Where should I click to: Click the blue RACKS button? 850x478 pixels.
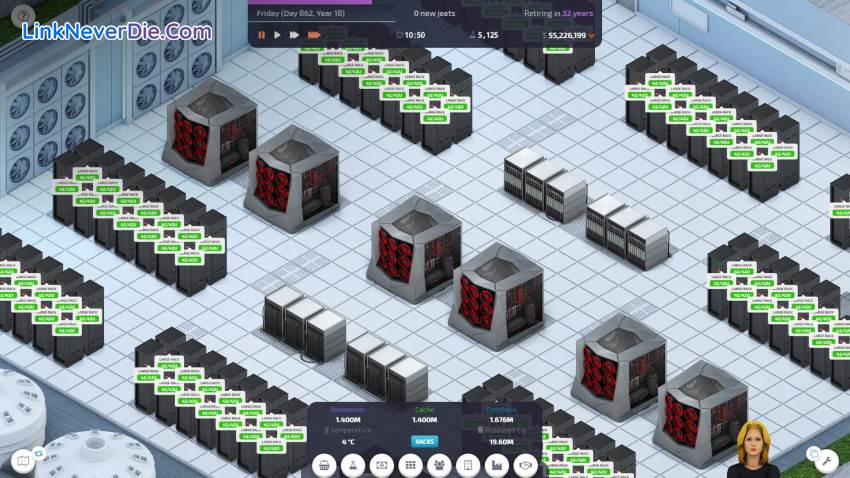click(x=425, y=441)
